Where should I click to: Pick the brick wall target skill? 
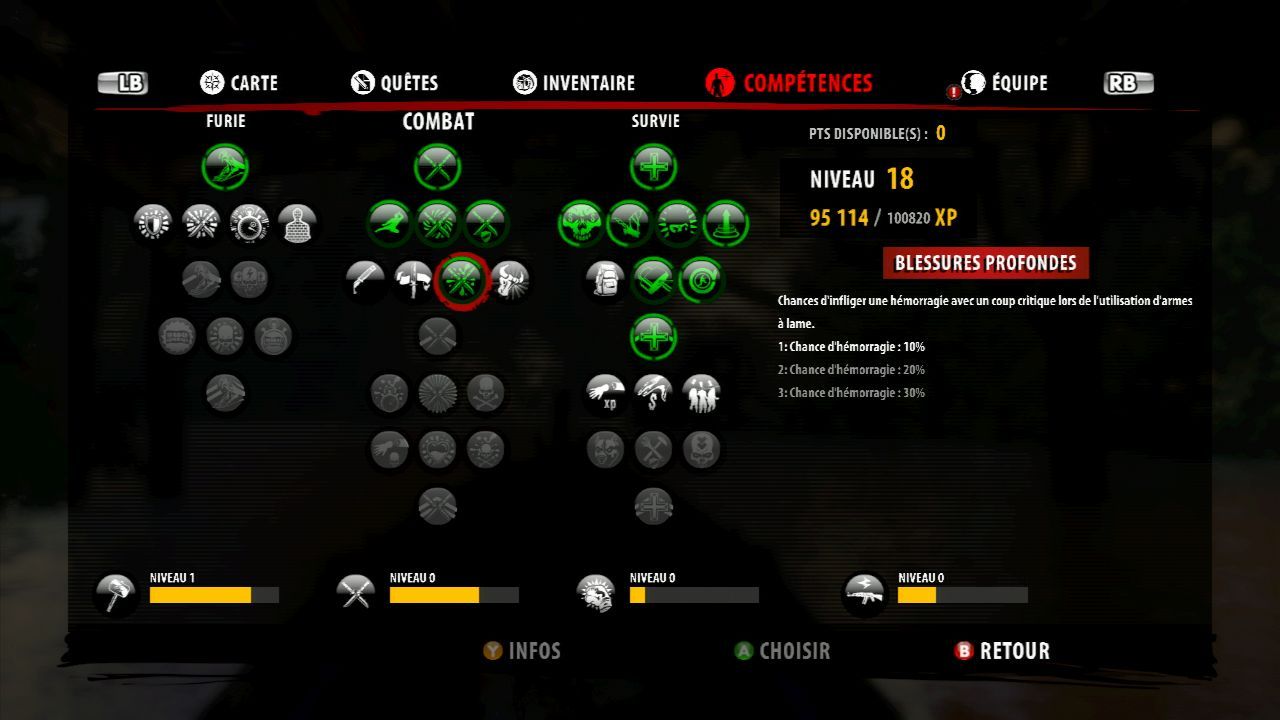click(x=297, y=222)
